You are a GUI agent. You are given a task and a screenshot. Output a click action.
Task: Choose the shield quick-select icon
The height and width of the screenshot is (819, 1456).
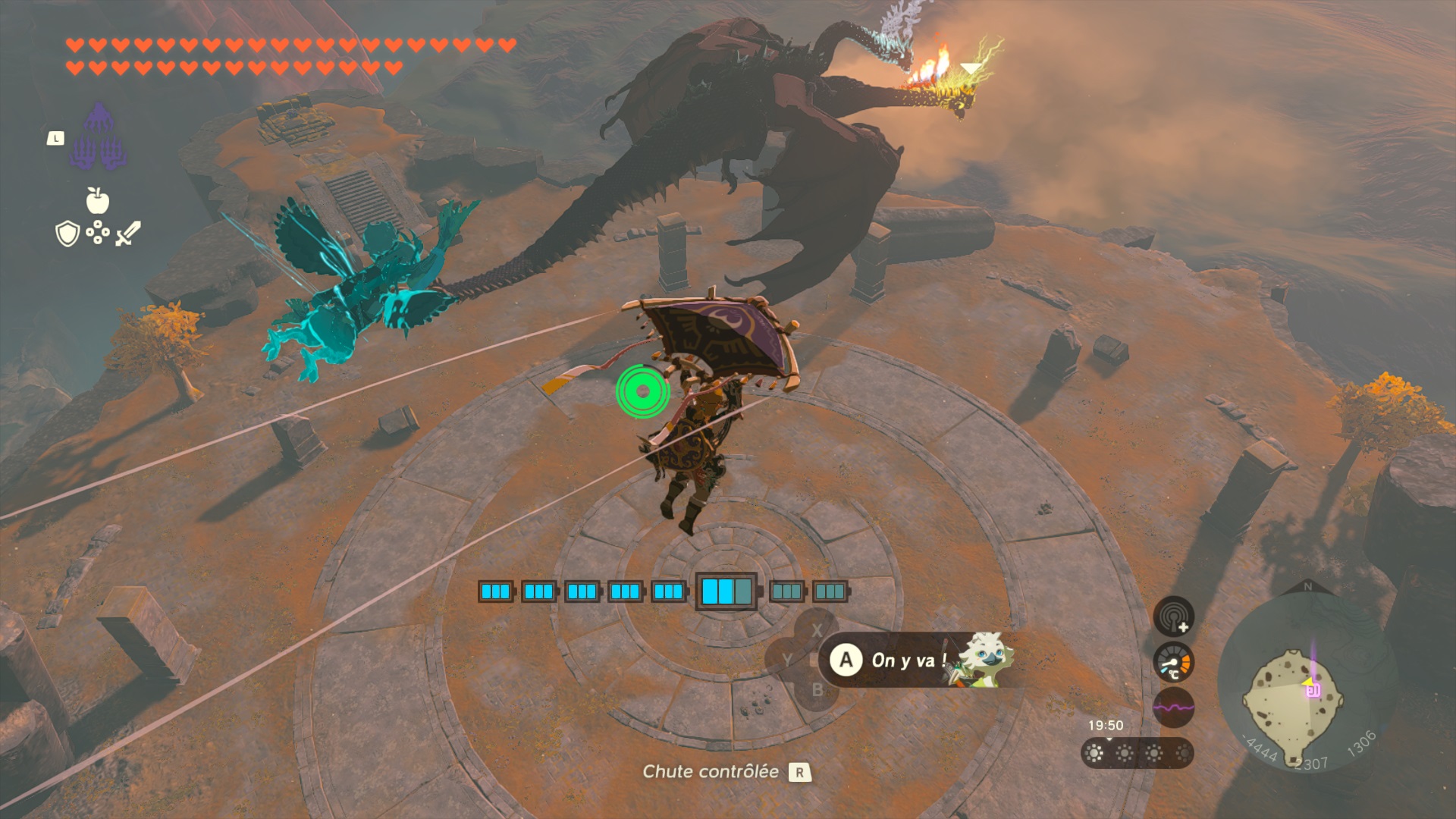click(x=67, y=234)
